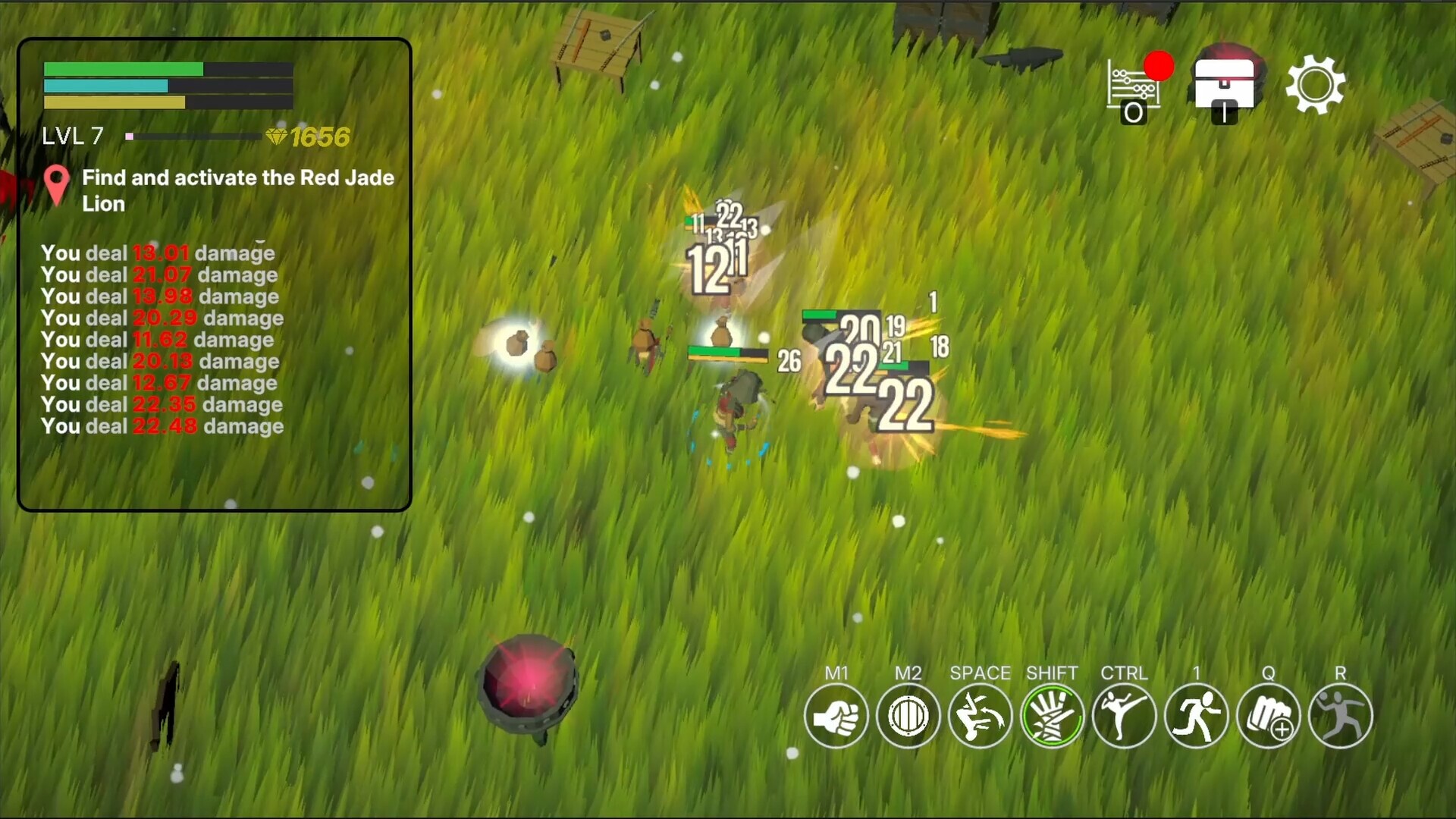Activate the fist punch attack
Screen dimensions: 1456x819
coord(836,716)
